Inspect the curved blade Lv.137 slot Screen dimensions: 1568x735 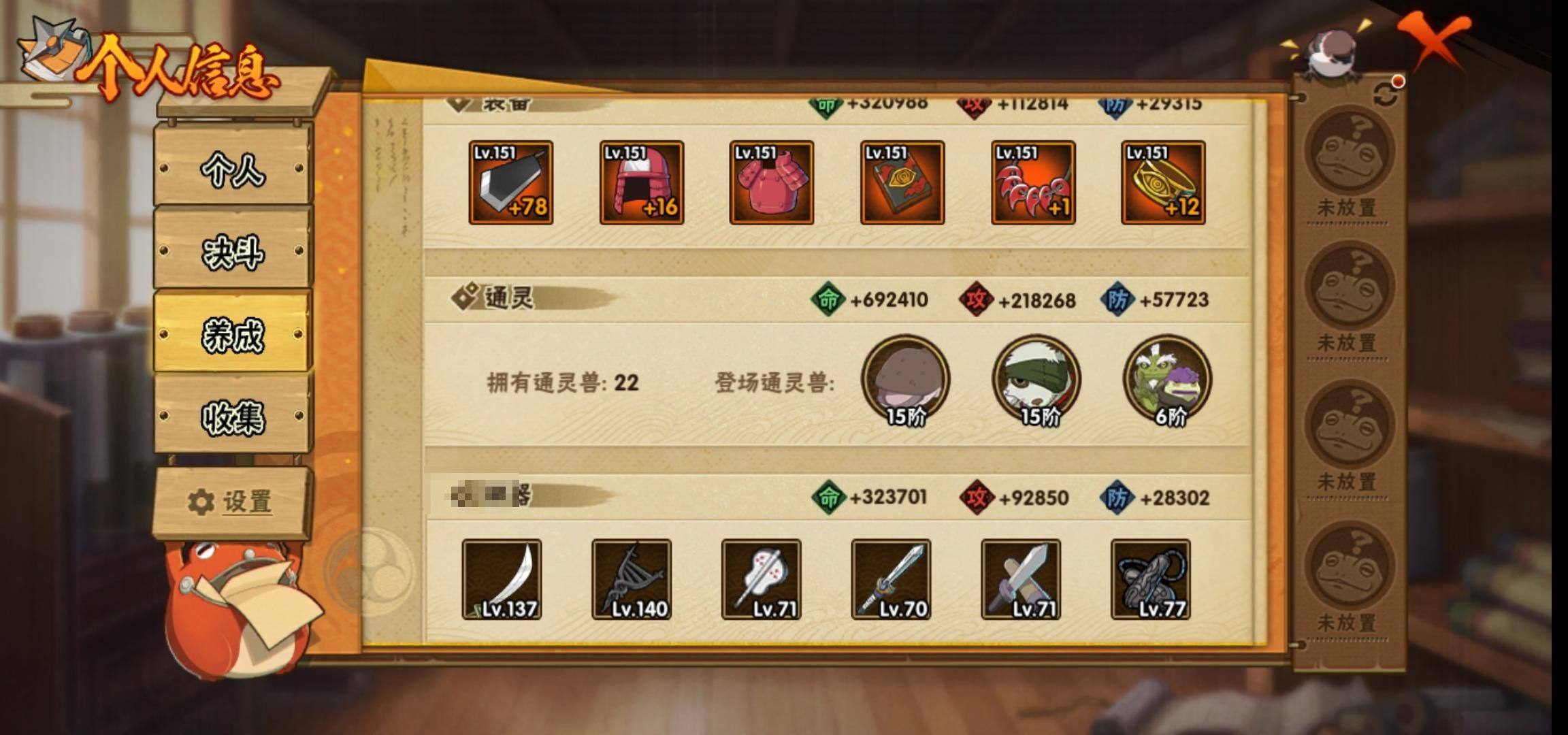point(502,579)
